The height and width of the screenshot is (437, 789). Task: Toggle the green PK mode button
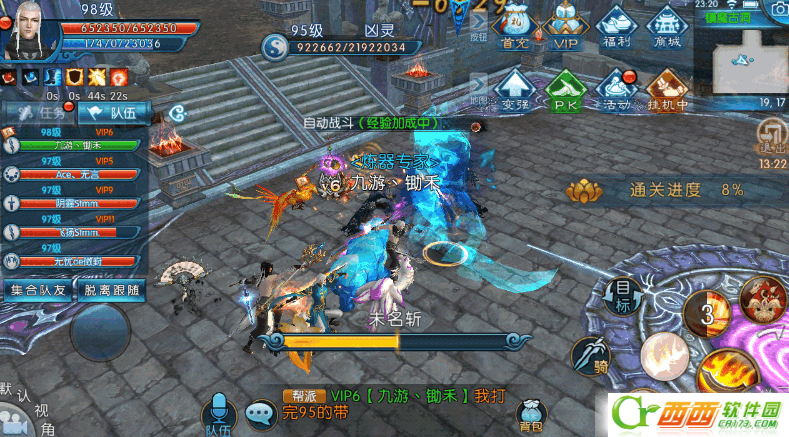[566, 88]
